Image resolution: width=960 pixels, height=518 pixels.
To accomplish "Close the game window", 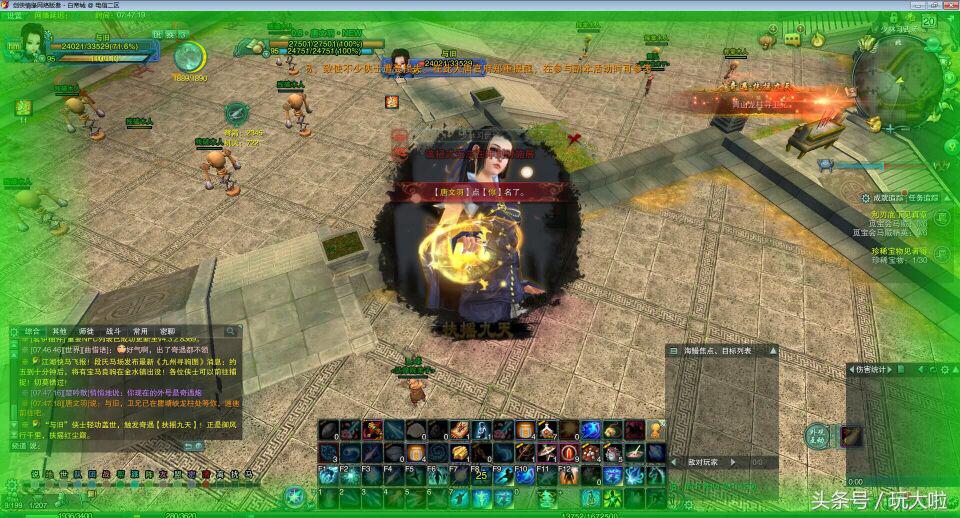I will pos(946,7).
